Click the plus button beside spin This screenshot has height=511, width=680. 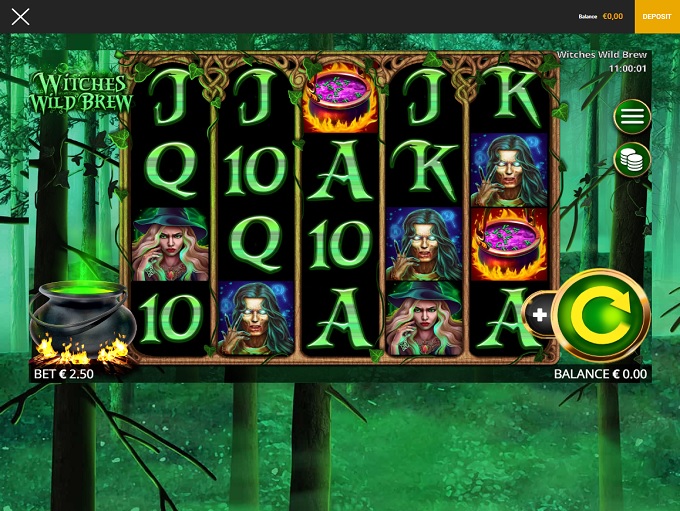coord(540,315)
